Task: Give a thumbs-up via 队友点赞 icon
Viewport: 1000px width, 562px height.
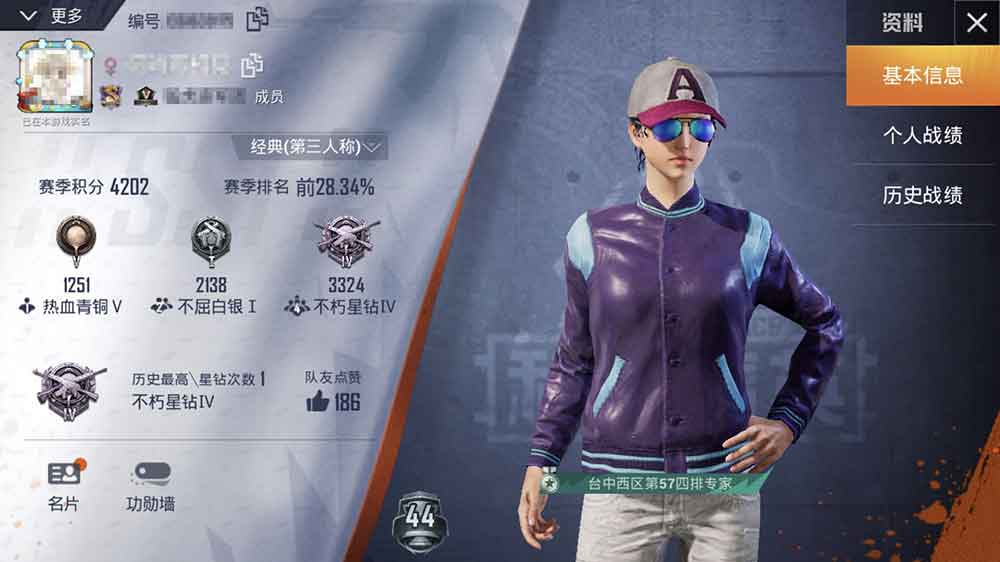Action: pyautogui.click(x=318, y=402)
